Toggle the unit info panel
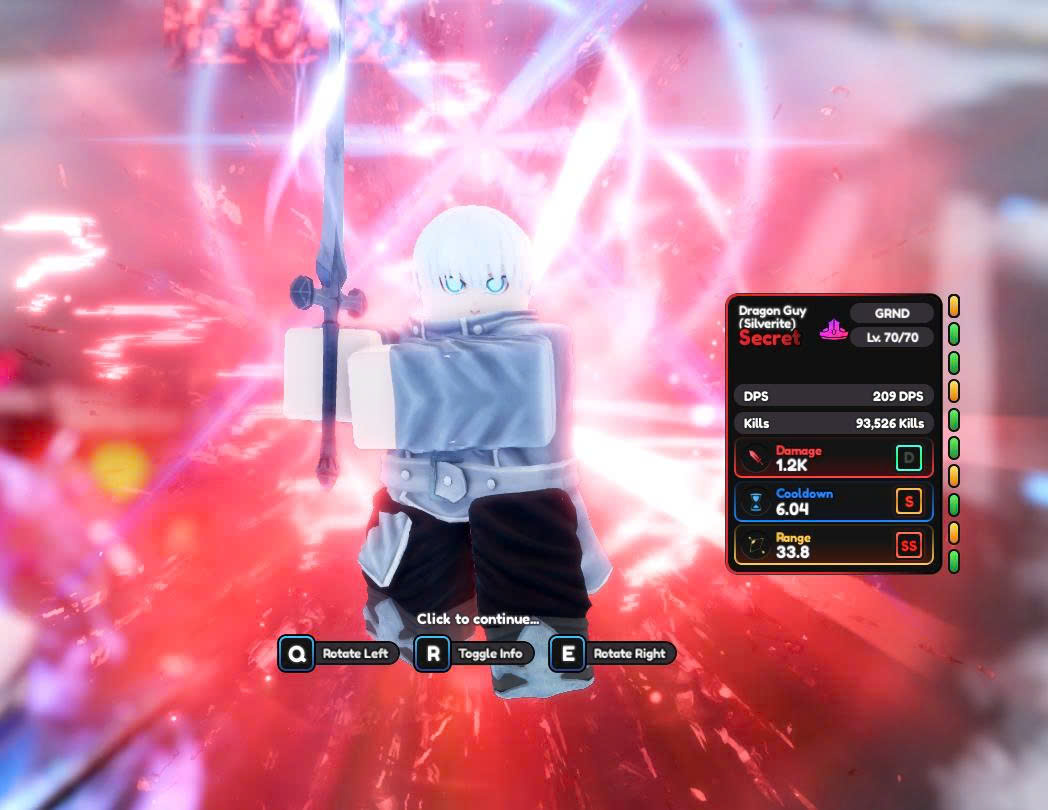This screenshot has height=810, width=1048. [x=474, y=654]
